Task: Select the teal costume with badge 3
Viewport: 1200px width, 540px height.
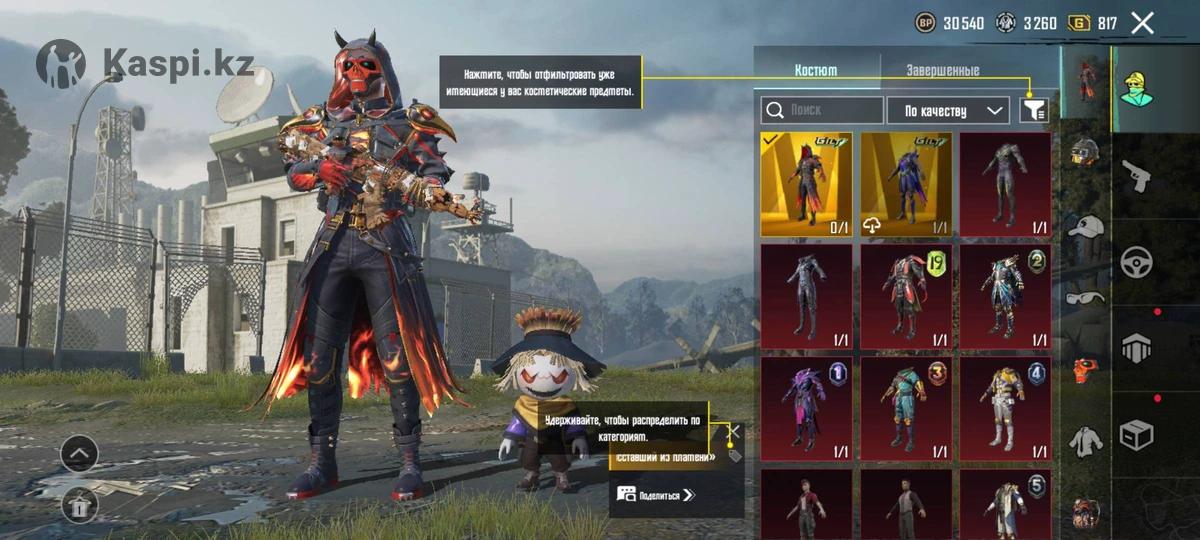Action: (906, 409)
